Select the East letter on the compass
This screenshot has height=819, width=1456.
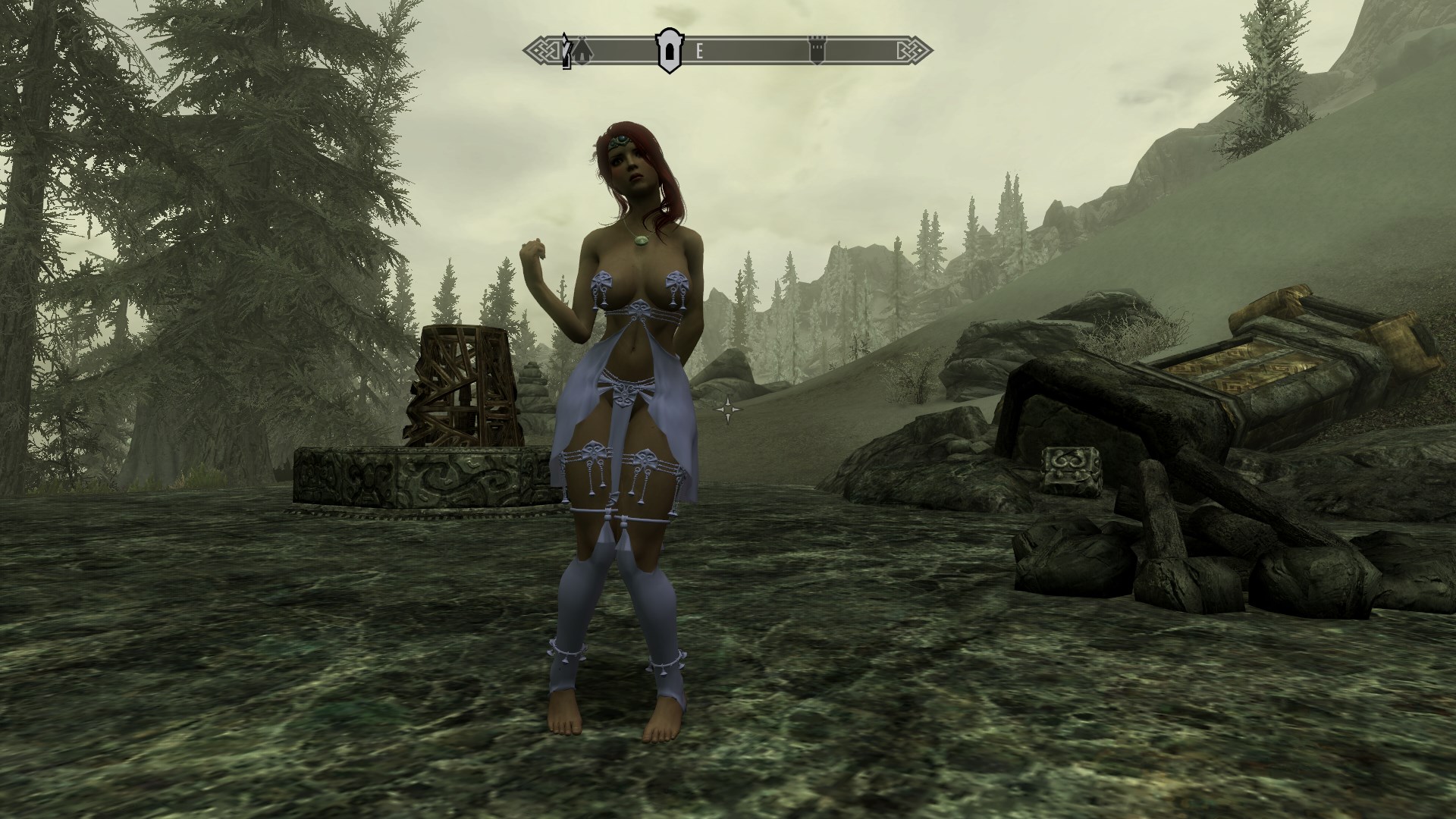coord(700,52)
